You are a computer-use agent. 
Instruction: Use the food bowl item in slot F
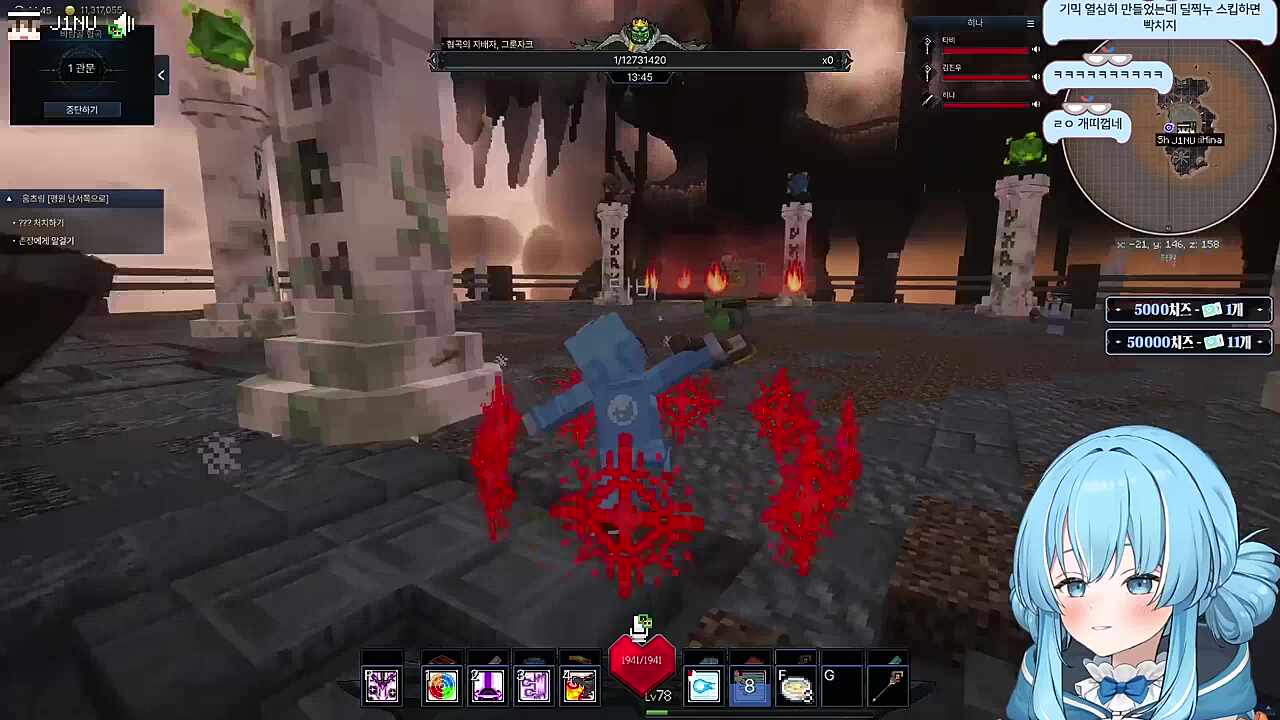click(796, 686)
